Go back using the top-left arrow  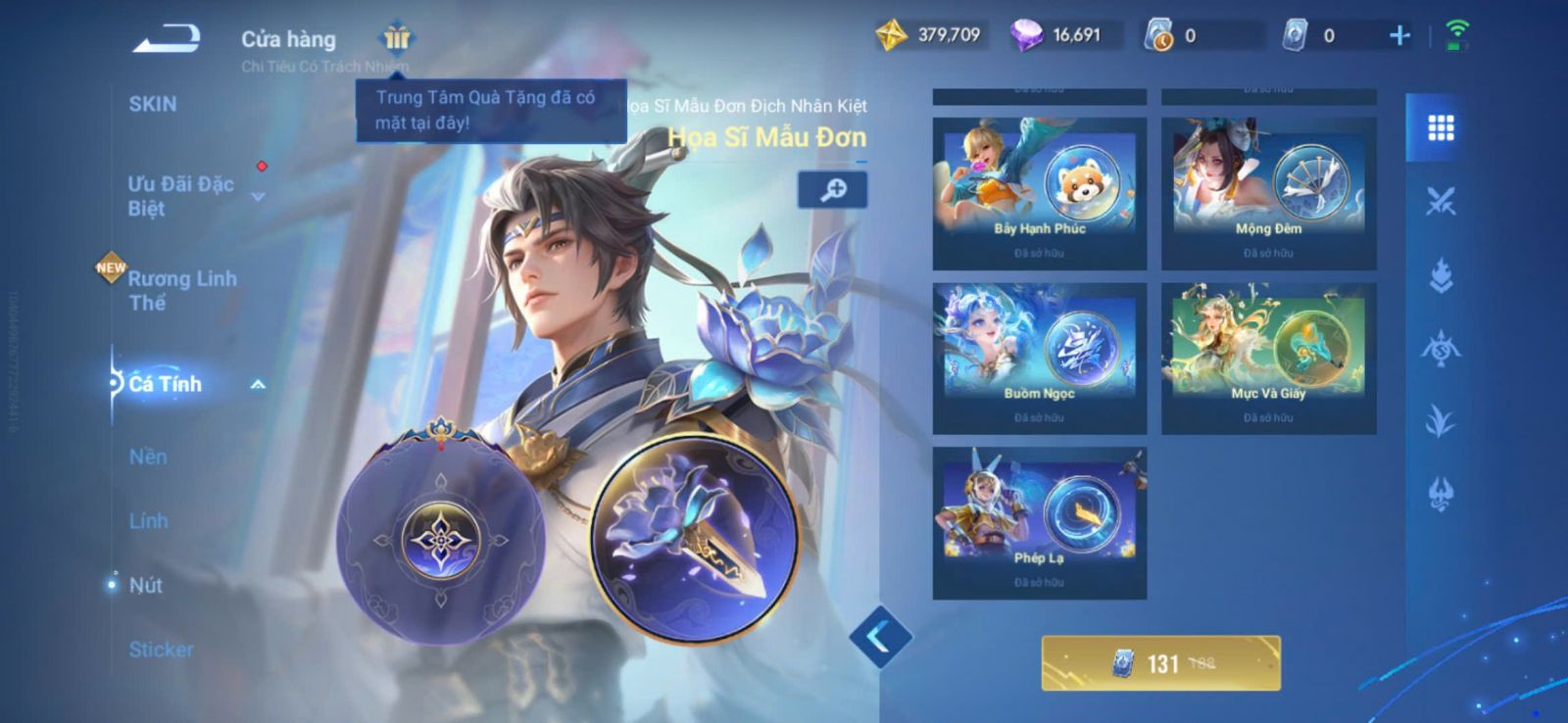167,39
